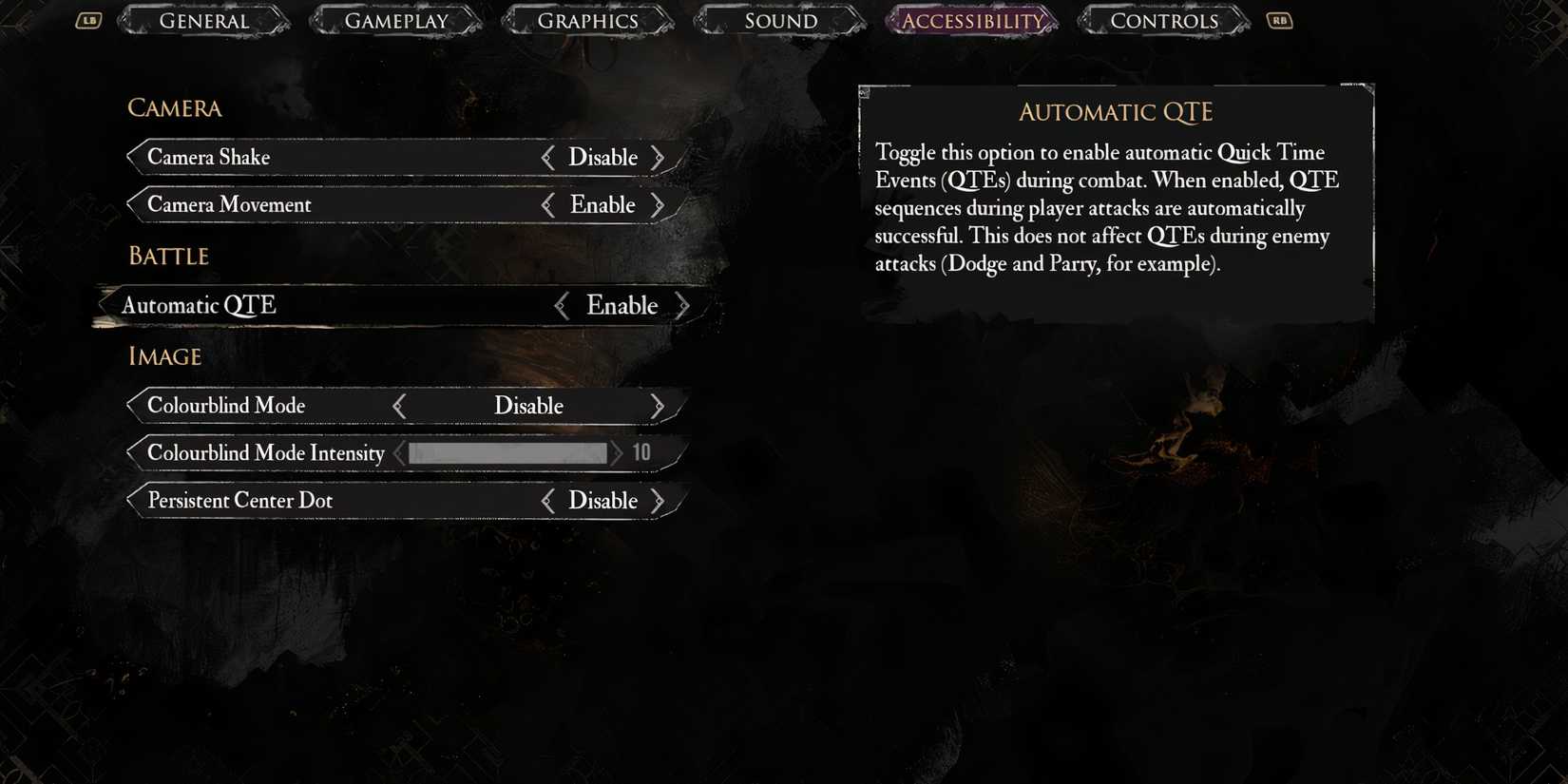1568x784 pixels.
Task: Click the LB bumper icon to switch tabs
Action: click(x=88, y=20)
